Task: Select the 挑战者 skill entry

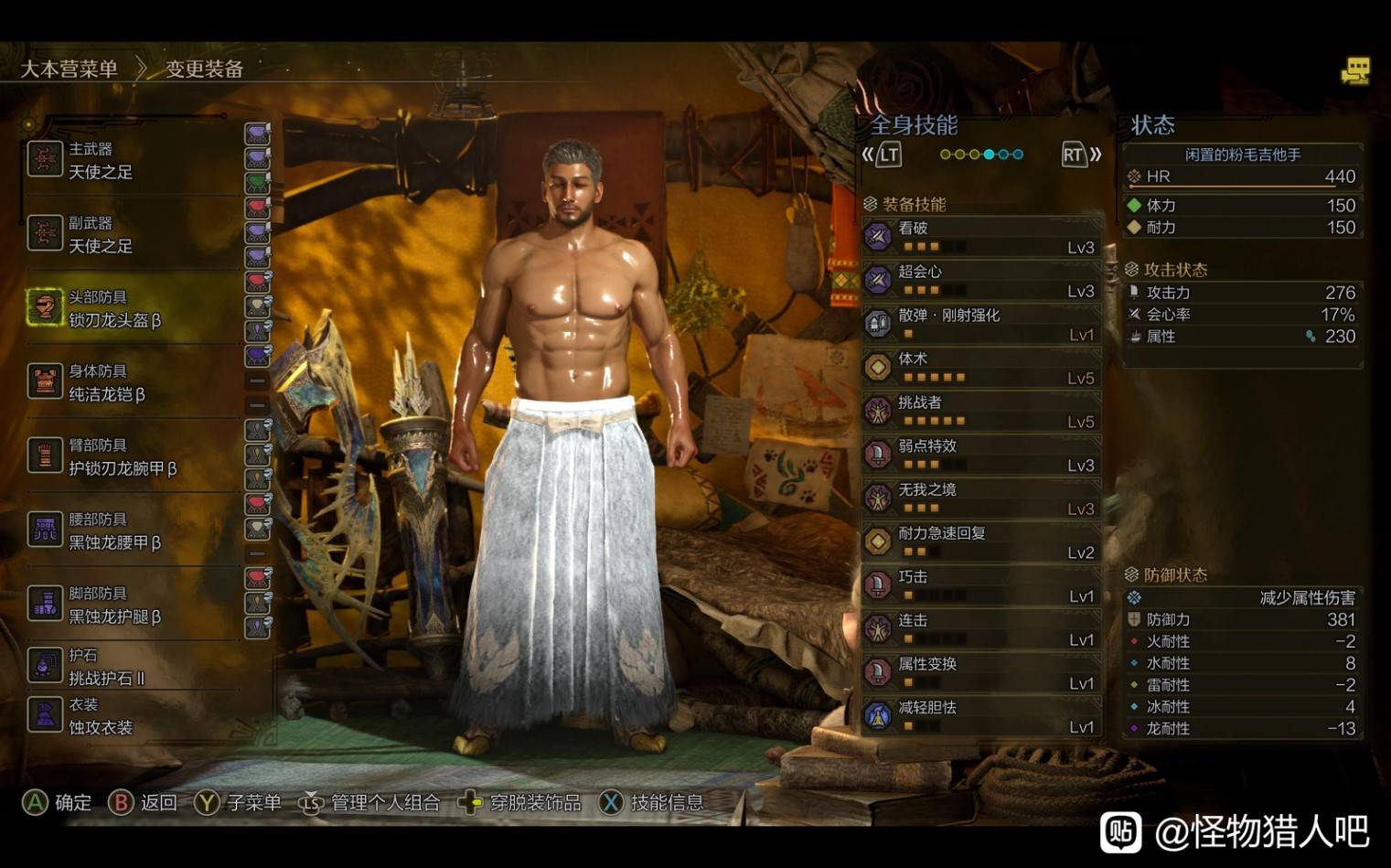Action: pos(980,412)
